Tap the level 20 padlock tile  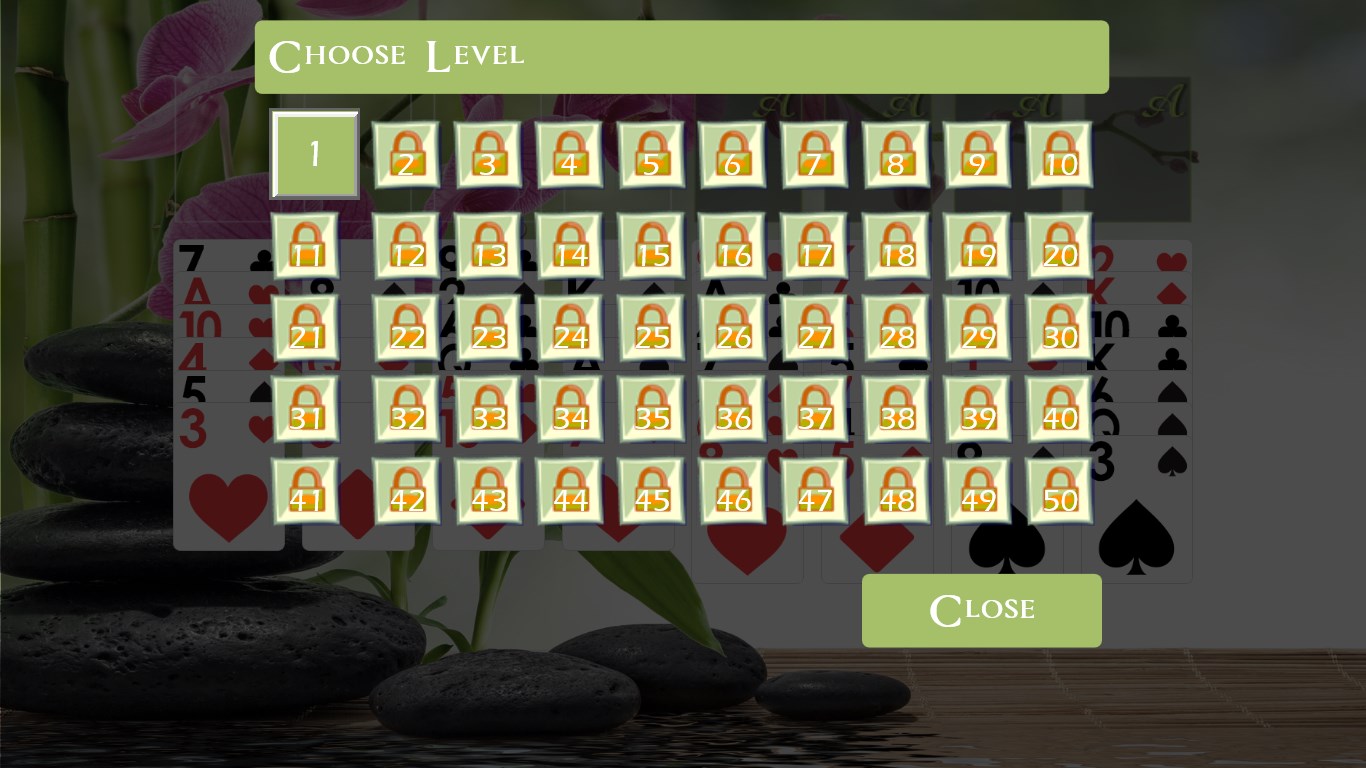pos(1059,246)
